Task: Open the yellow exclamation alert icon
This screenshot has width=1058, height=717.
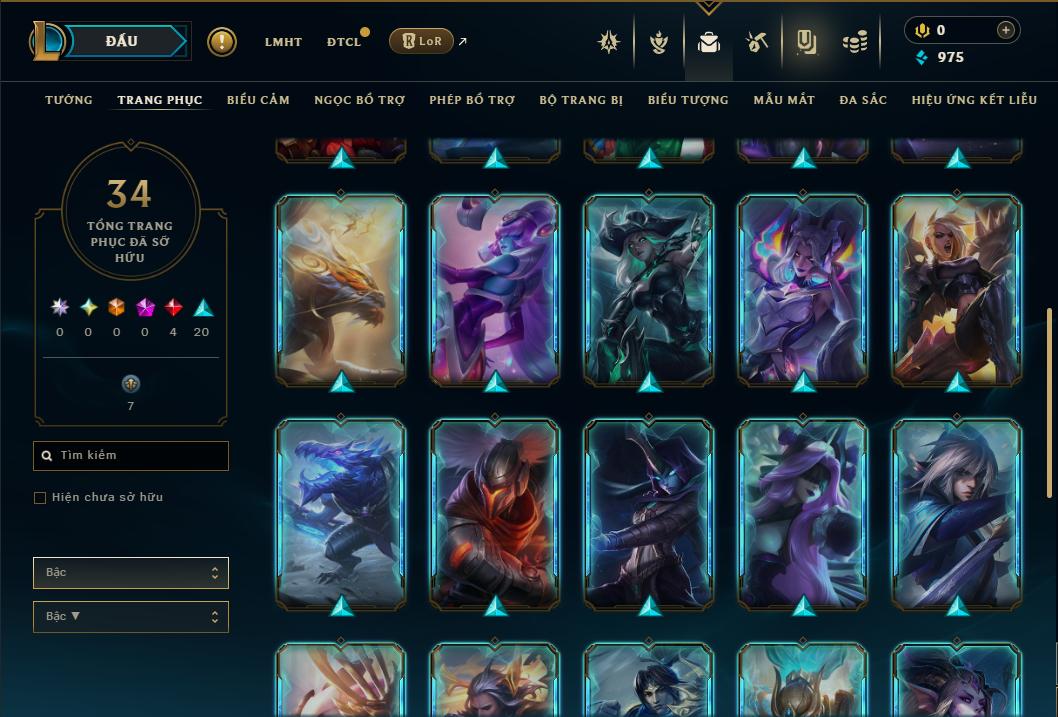Action: pos(222,42)
